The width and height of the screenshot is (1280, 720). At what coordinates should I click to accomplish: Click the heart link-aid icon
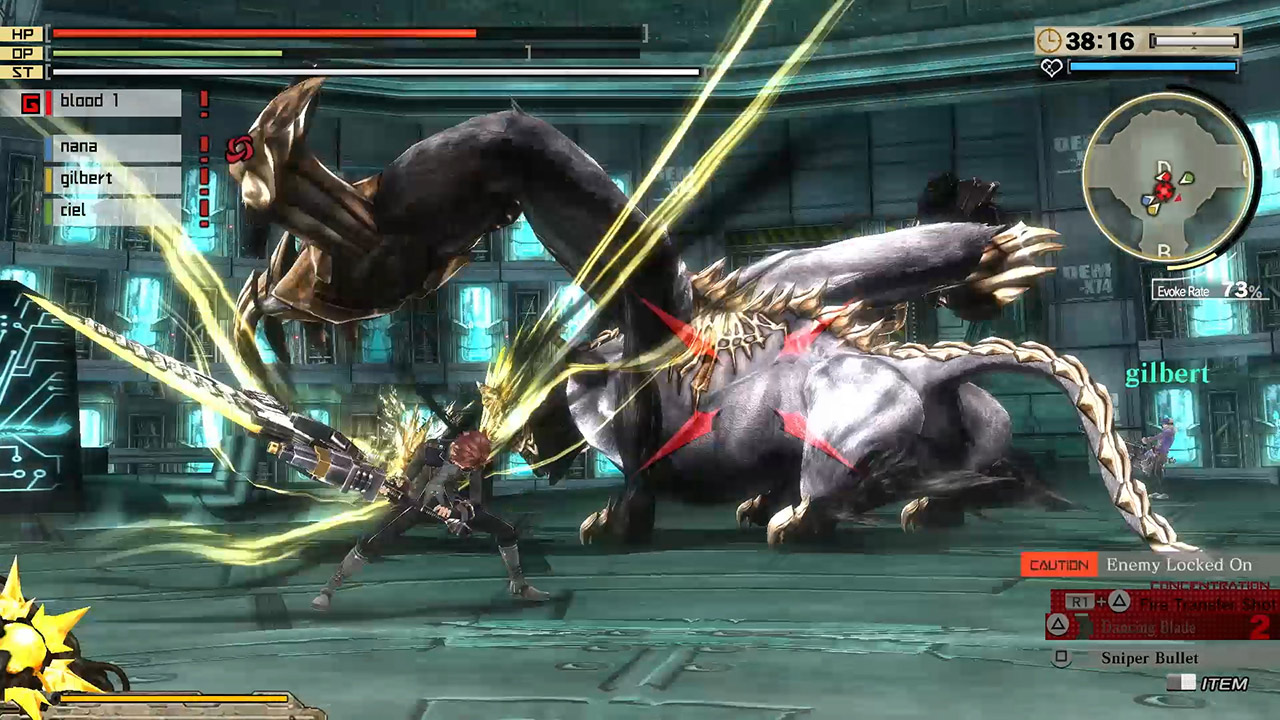coord(1053,67)
